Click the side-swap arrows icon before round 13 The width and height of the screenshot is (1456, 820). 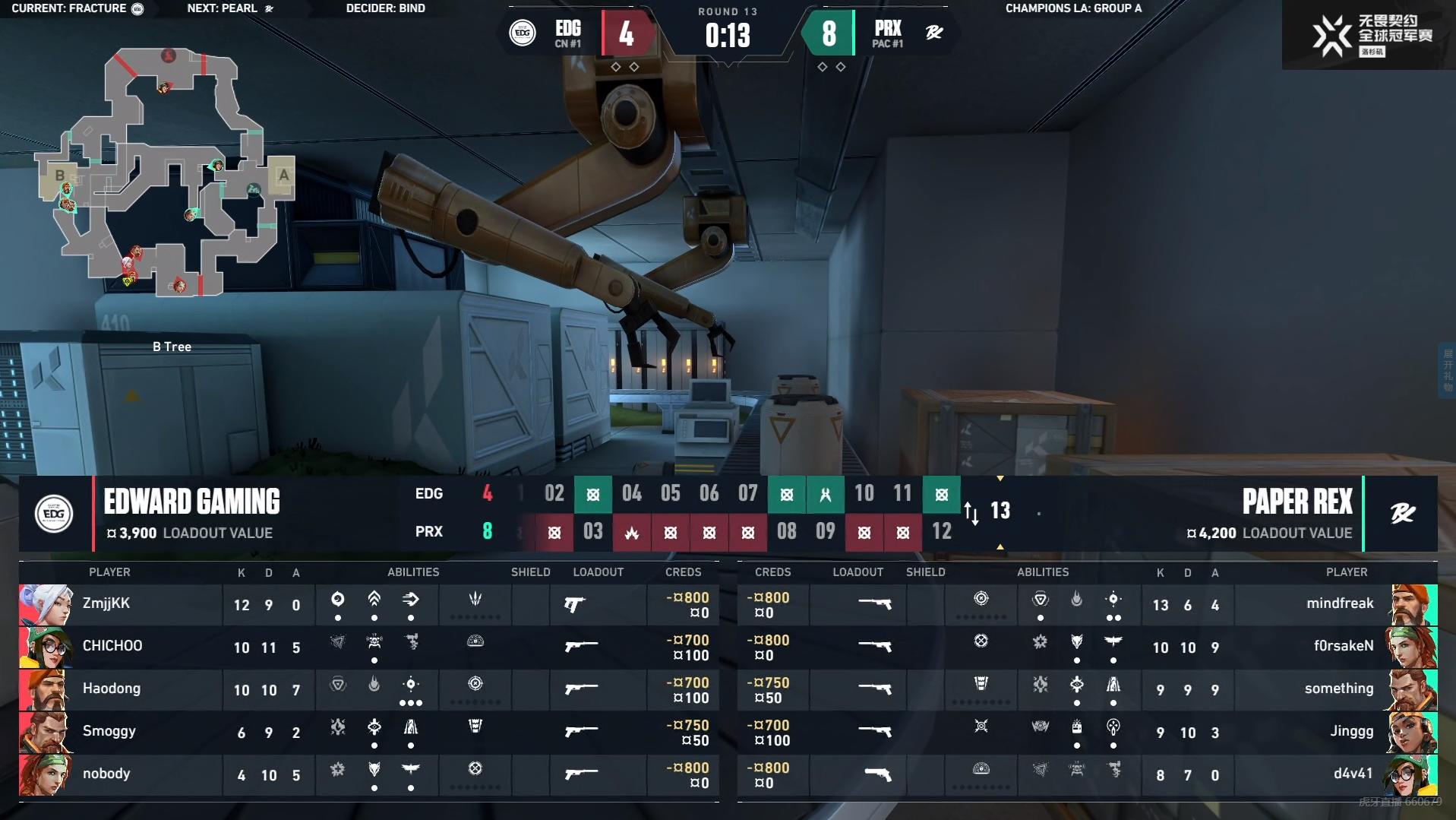pos(971,513)
